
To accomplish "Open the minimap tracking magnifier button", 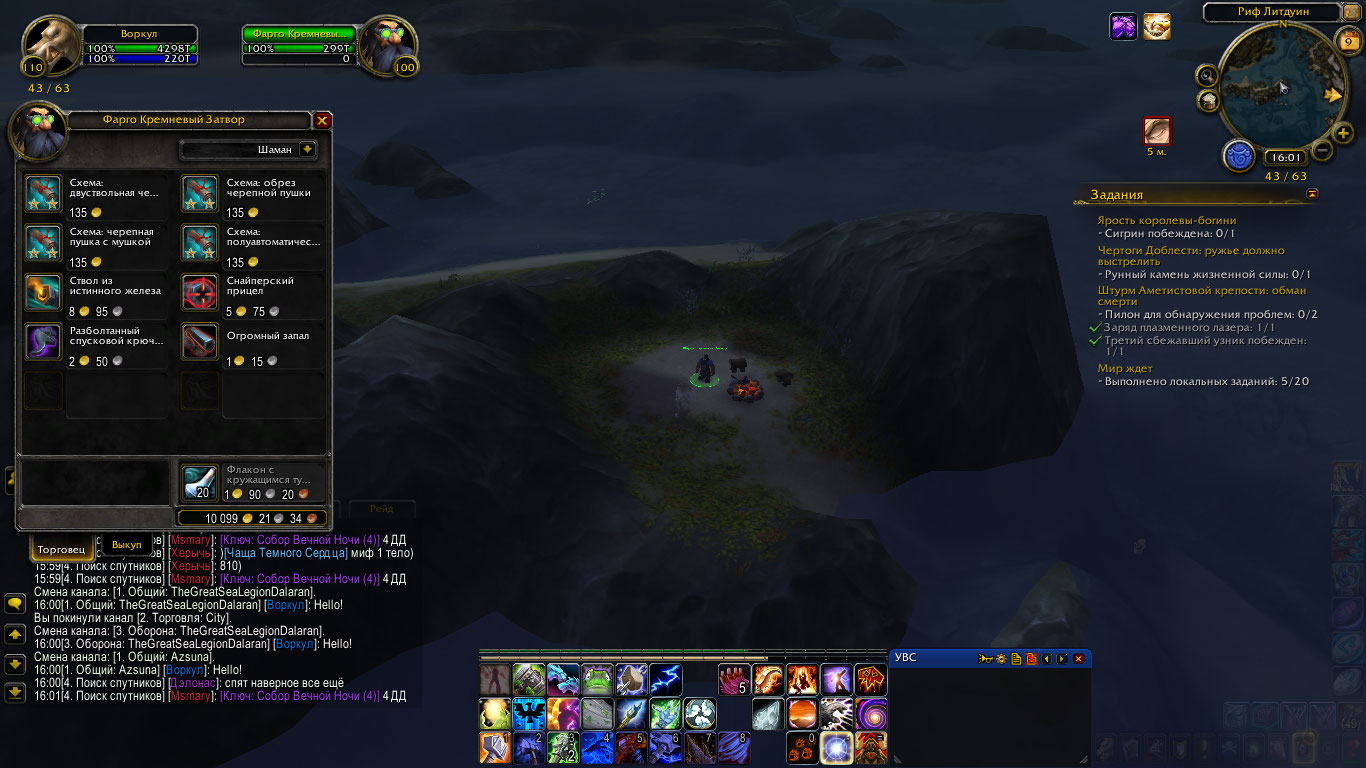I will [x=1208, y=75].
